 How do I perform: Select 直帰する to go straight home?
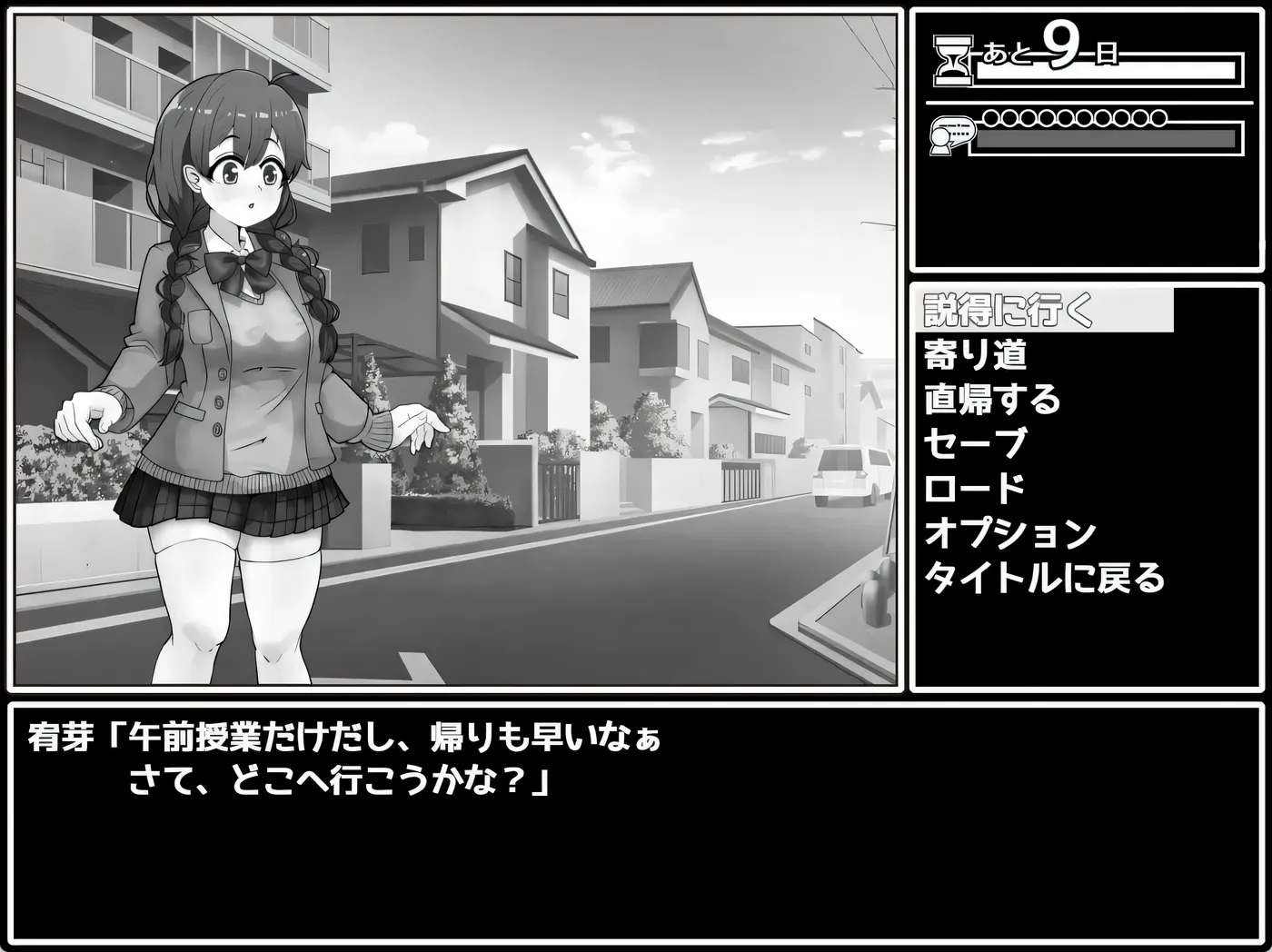tap(991, 400)
